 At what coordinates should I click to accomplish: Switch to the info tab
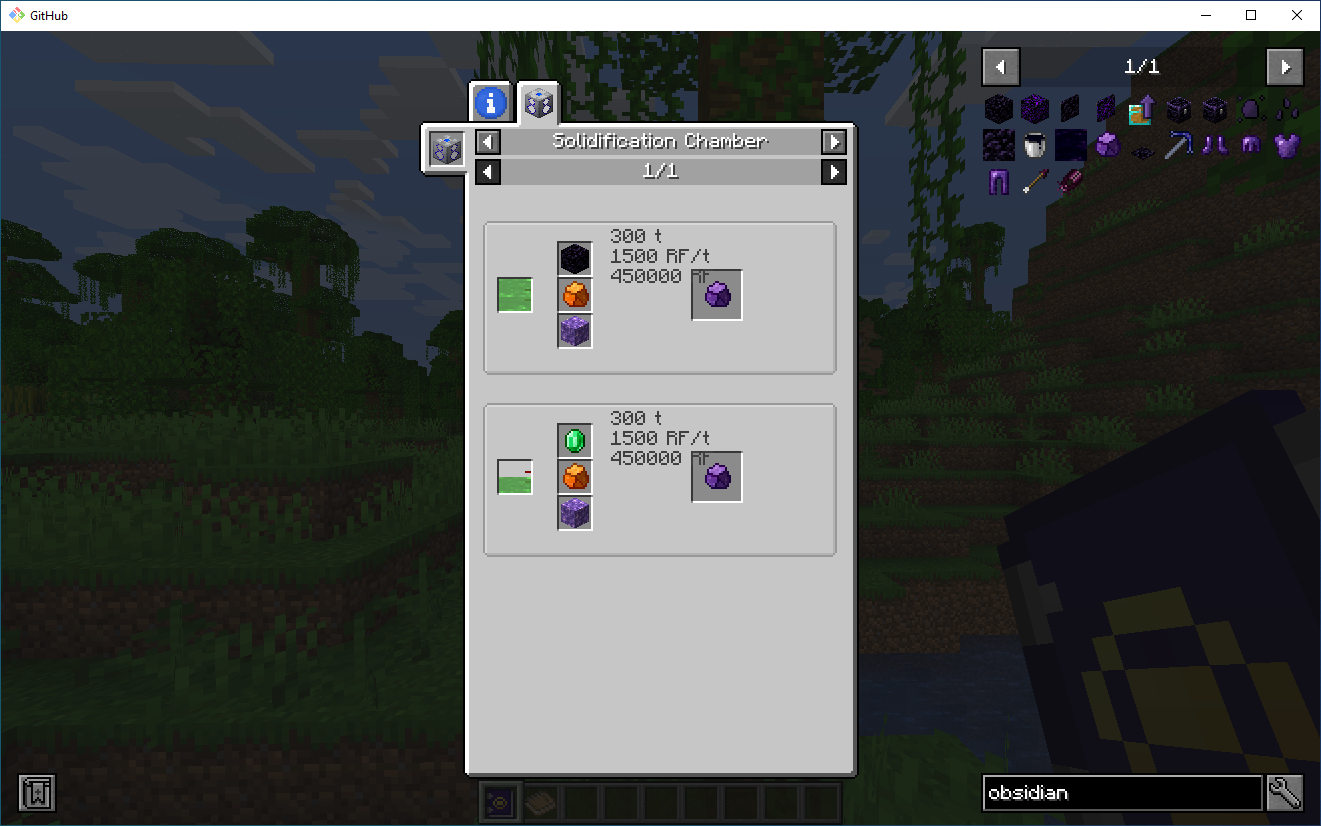[489, 101]
